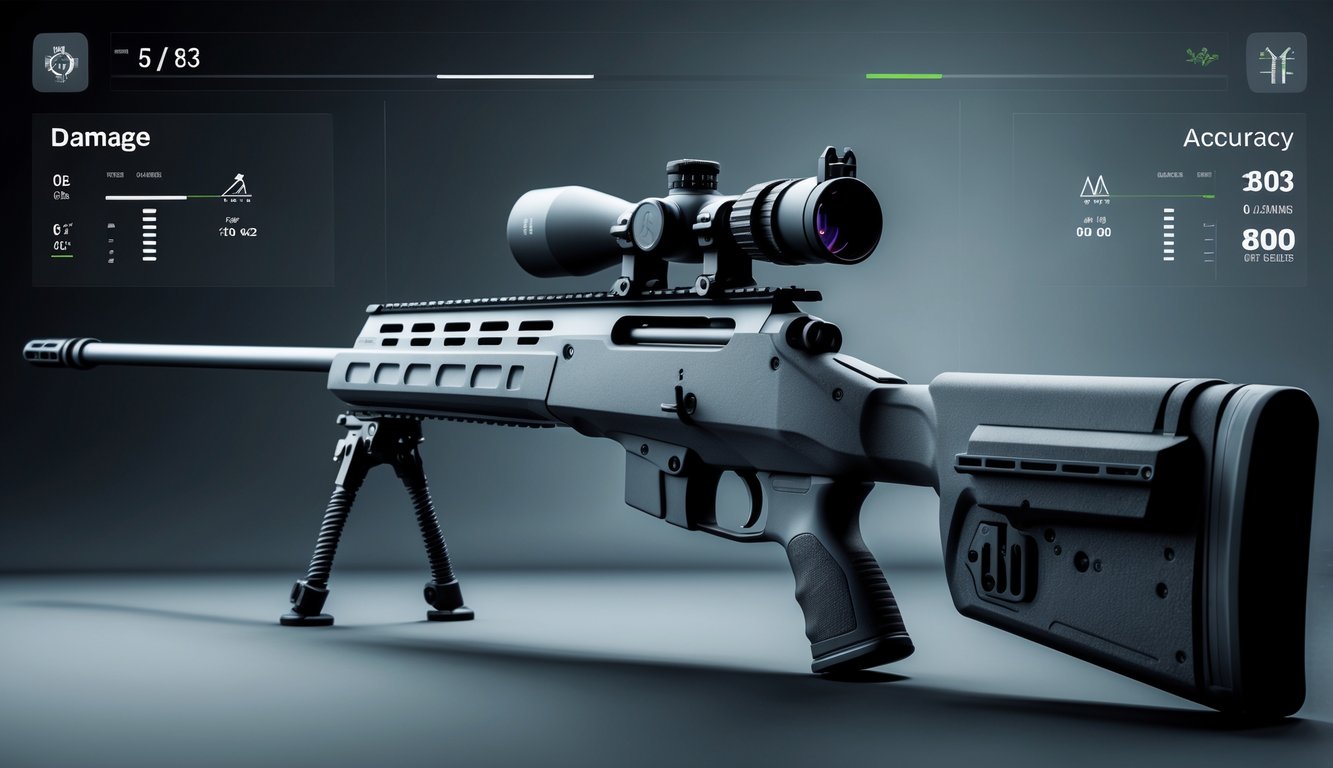Select the Accuracy stat panel
This screenshot has height=768, width=1333.
pyautogui.click(x=1158, y=200)
